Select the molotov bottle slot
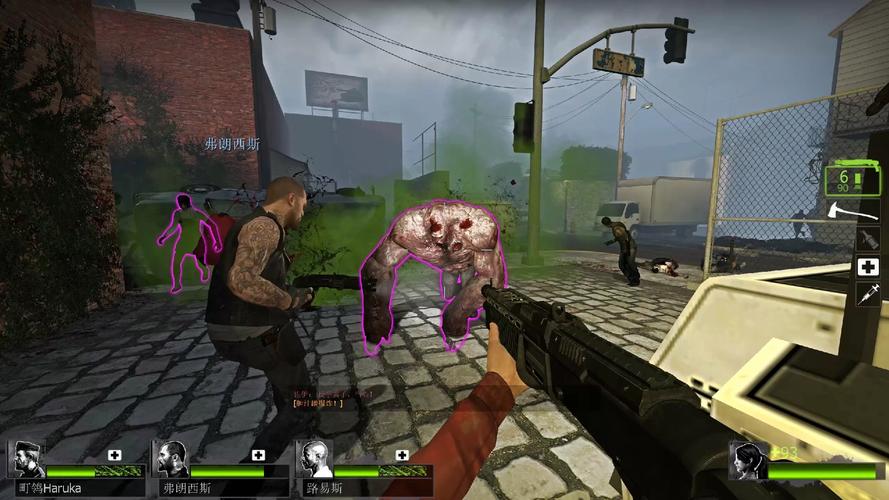Screen dimensions: 889x500 (867, 240)
